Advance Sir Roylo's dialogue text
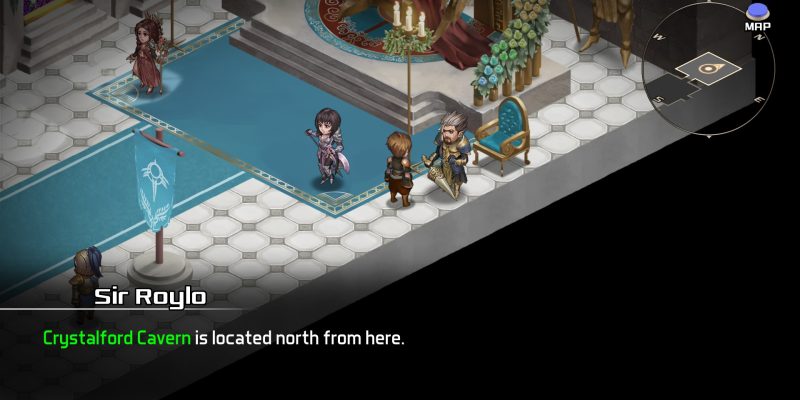This screenshot has width=800, height=400. (x=223, y=338)
